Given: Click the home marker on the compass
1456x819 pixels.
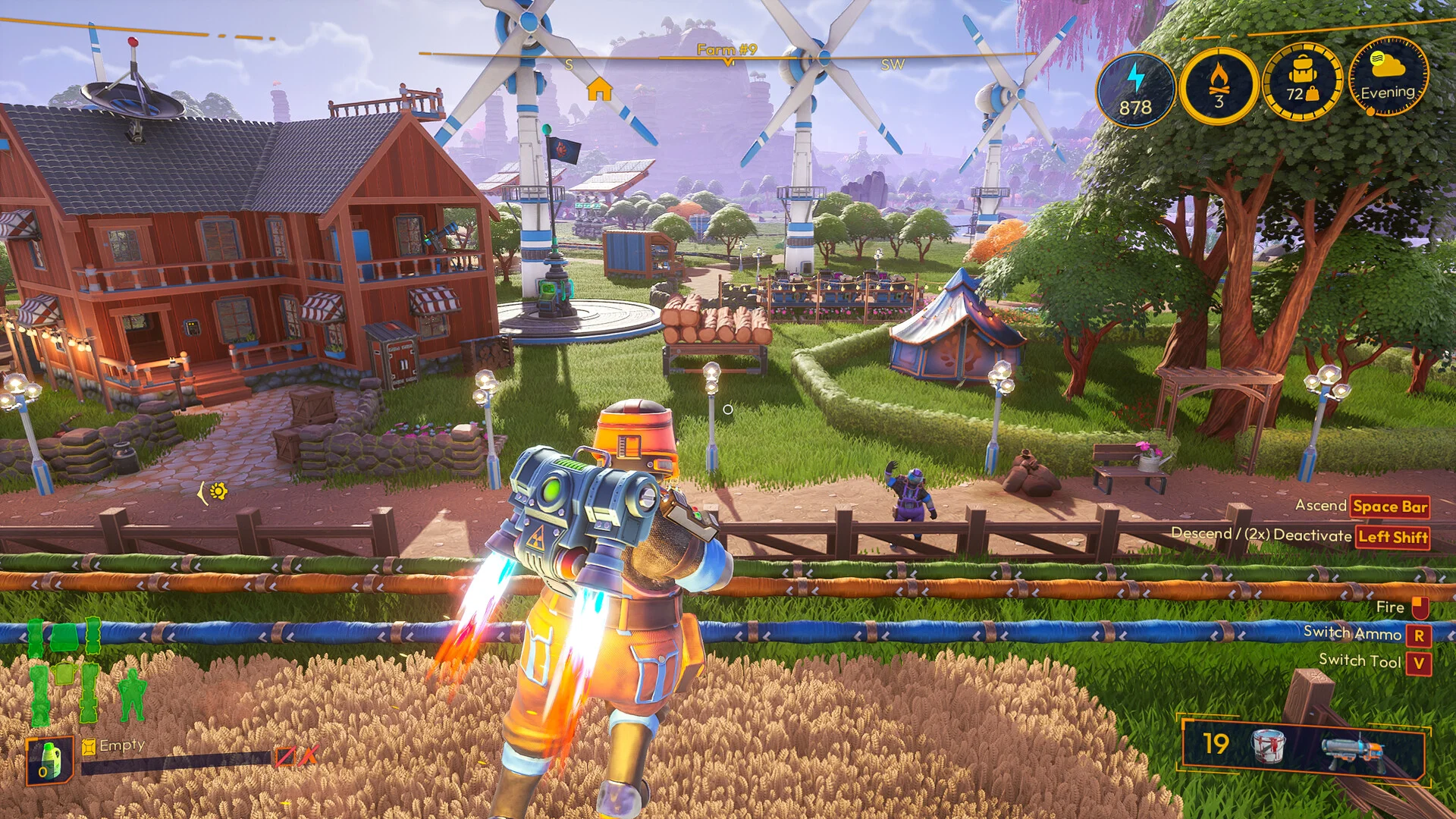Looking at the screenshot, I should click(599, 90).
